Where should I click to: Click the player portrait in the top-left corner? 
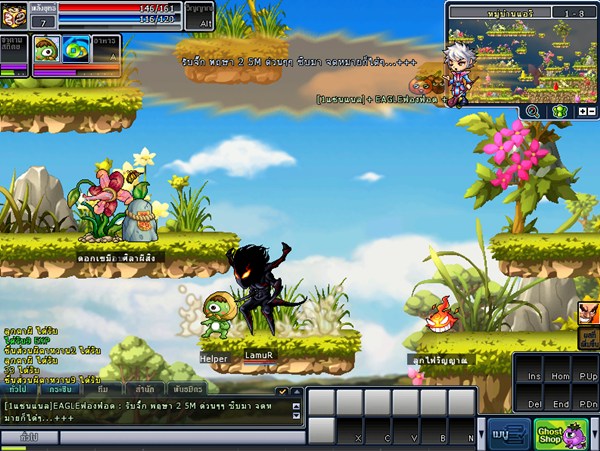(x=15, y=14)
